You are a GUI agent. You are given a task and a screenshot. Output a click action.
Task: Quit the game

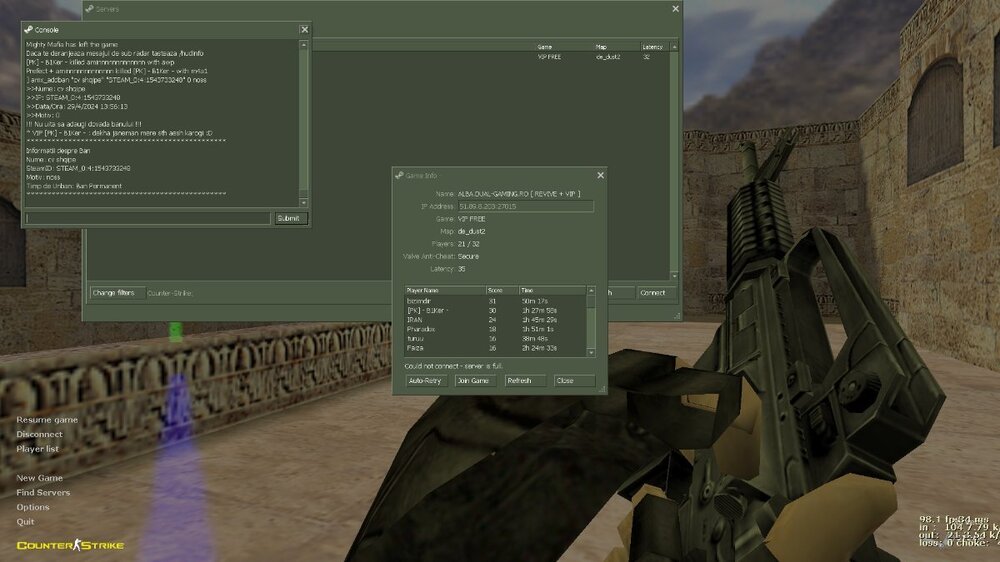coord(25,521)
